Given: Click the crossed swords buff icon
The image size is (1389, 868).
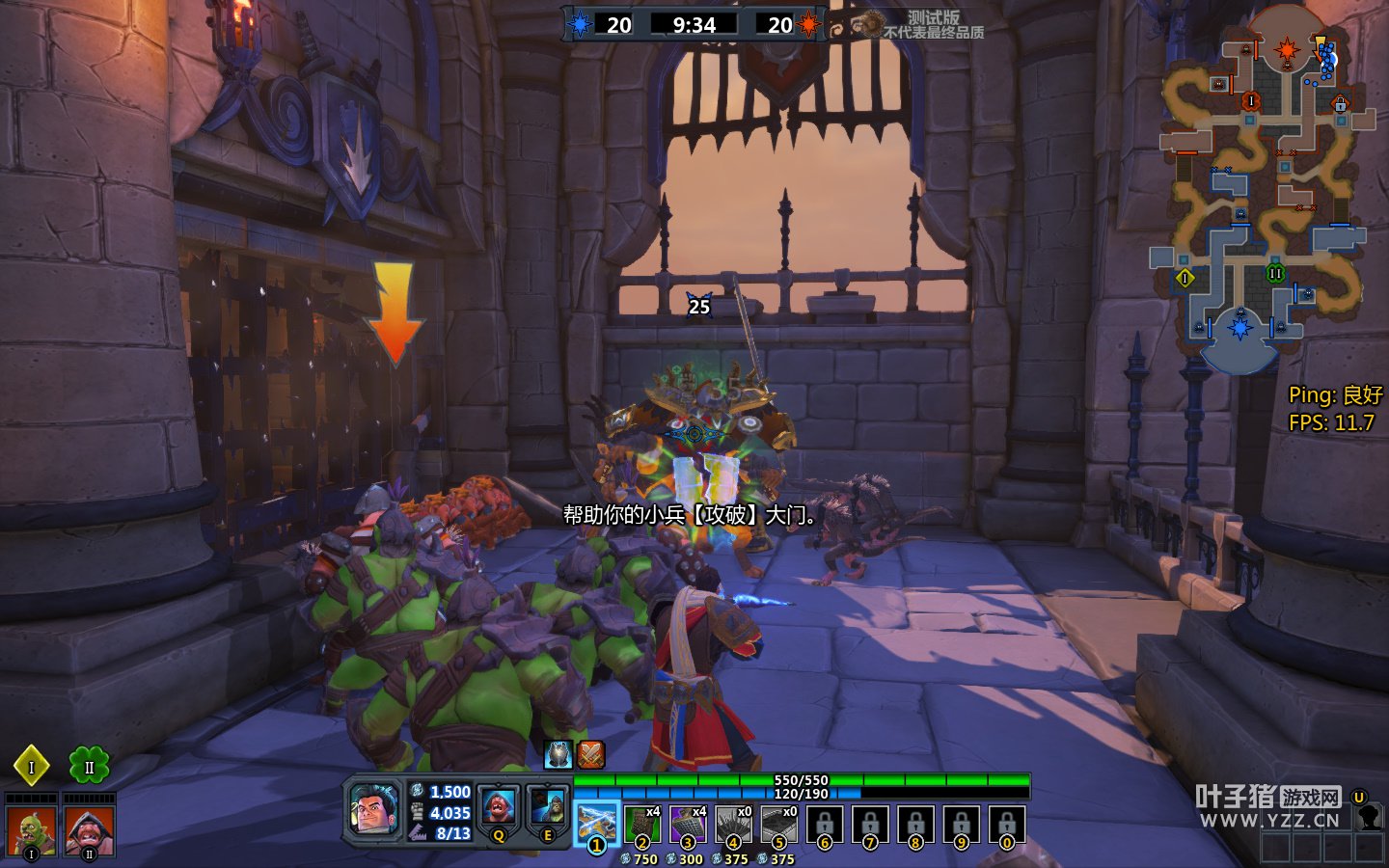Looking at the screenshot, I should point(590,754).
